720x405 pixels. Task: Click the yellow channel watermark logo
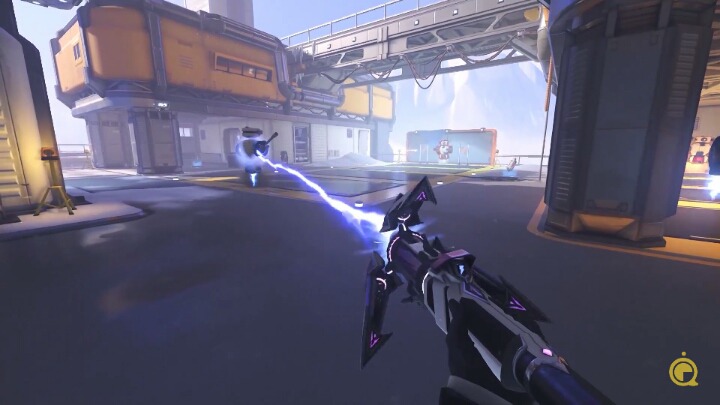pos(684,368)
